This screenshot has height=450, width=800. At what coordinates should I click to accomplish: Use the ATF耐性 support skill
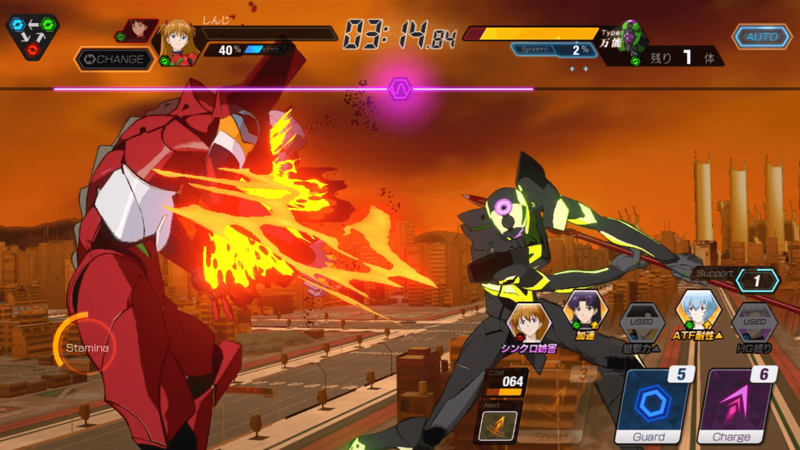click(697, 312)
